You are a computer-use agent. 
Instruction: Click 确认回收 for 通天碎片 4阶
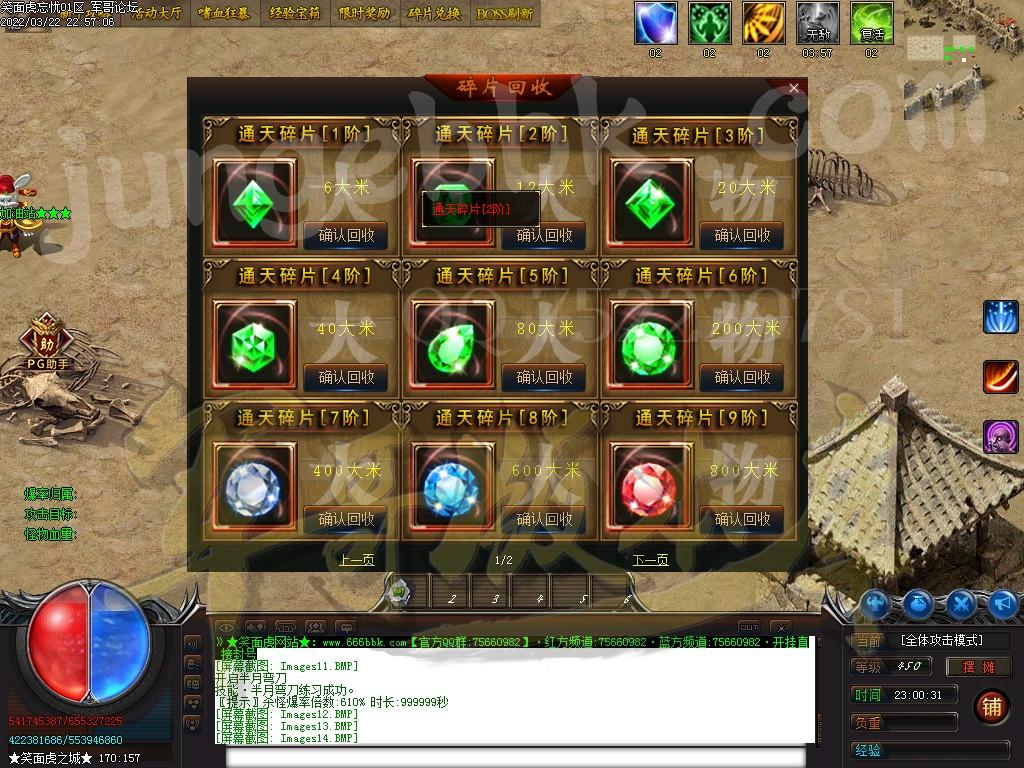pyautogui.click(x=346, y=377)
